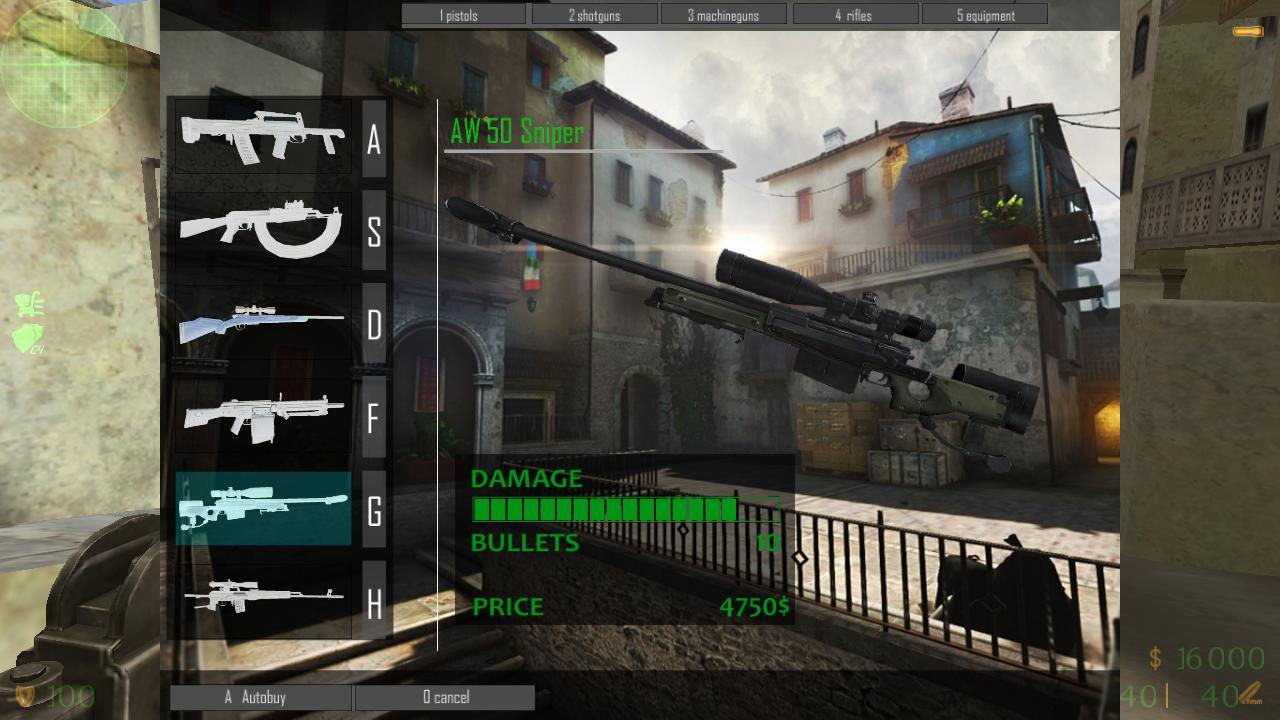This screenshot has width=1280, height=720.
Task: Pick the G3 rifle icon in slot F
Action: (262, 417)
